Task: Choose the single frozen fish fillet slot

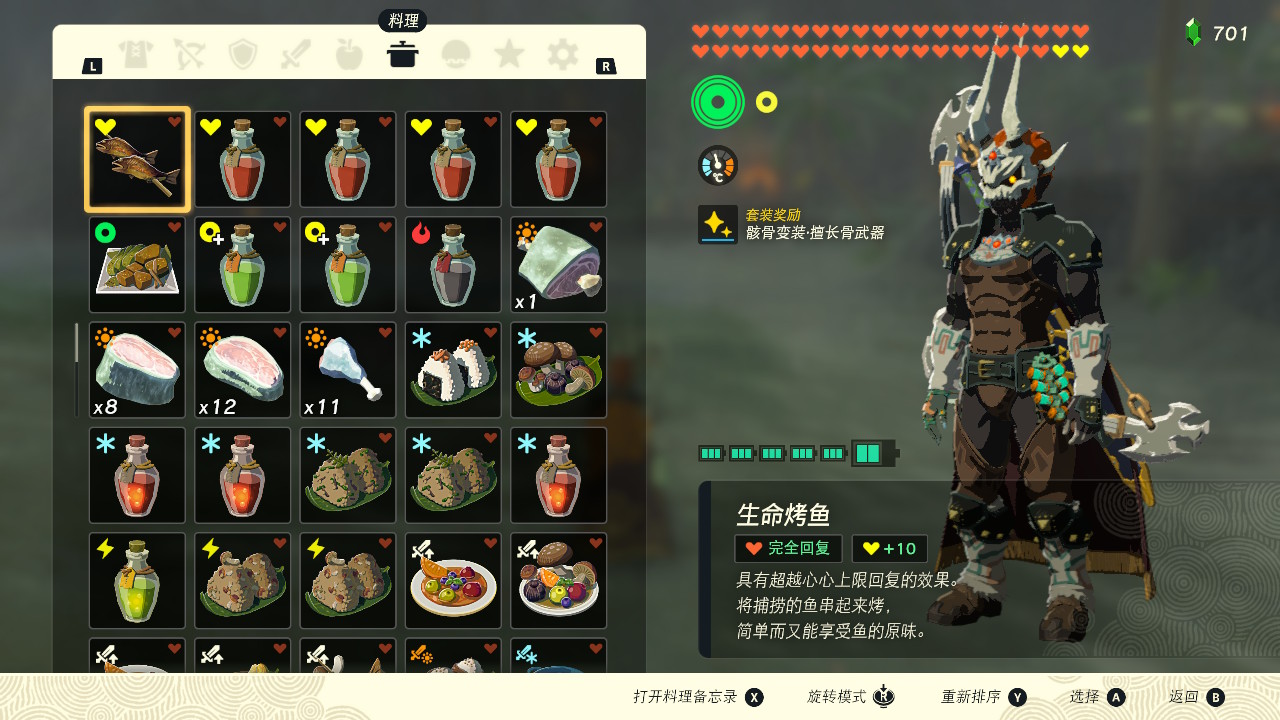Action: tap(559, 265)
